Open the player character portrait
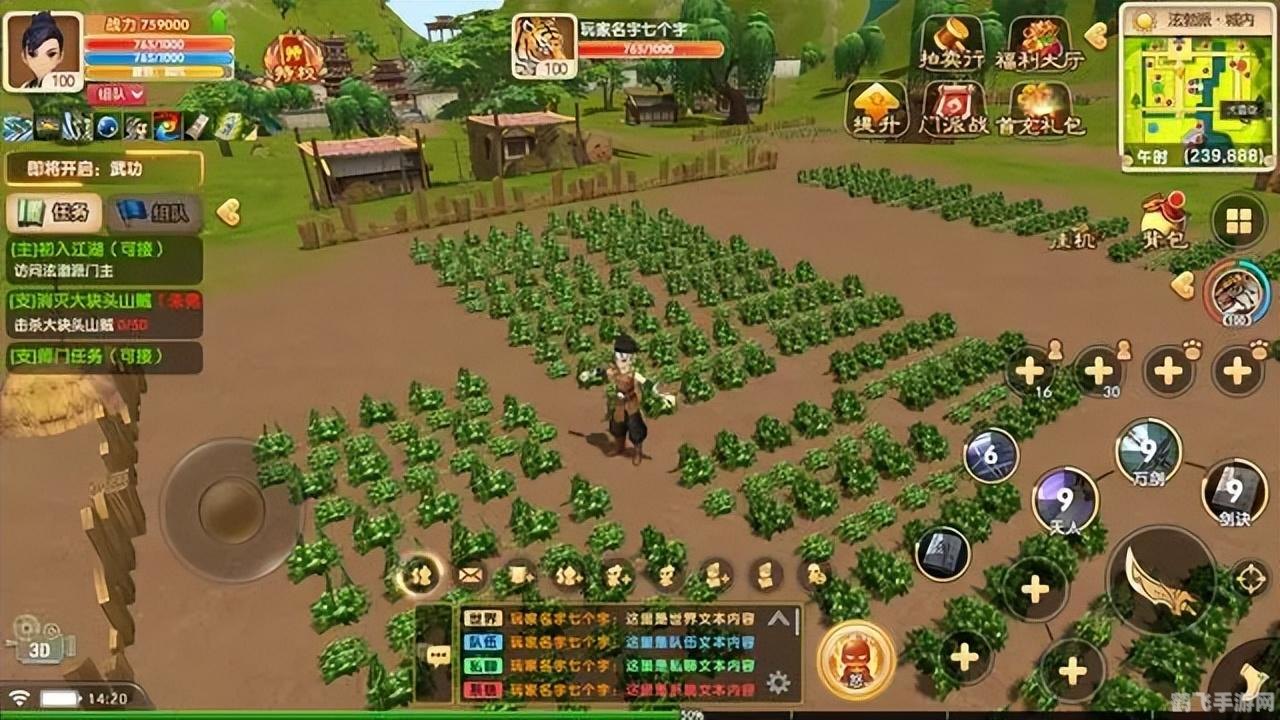This screenshot has width=1280, height=720. pyautogui.click(x=42, y=51)
